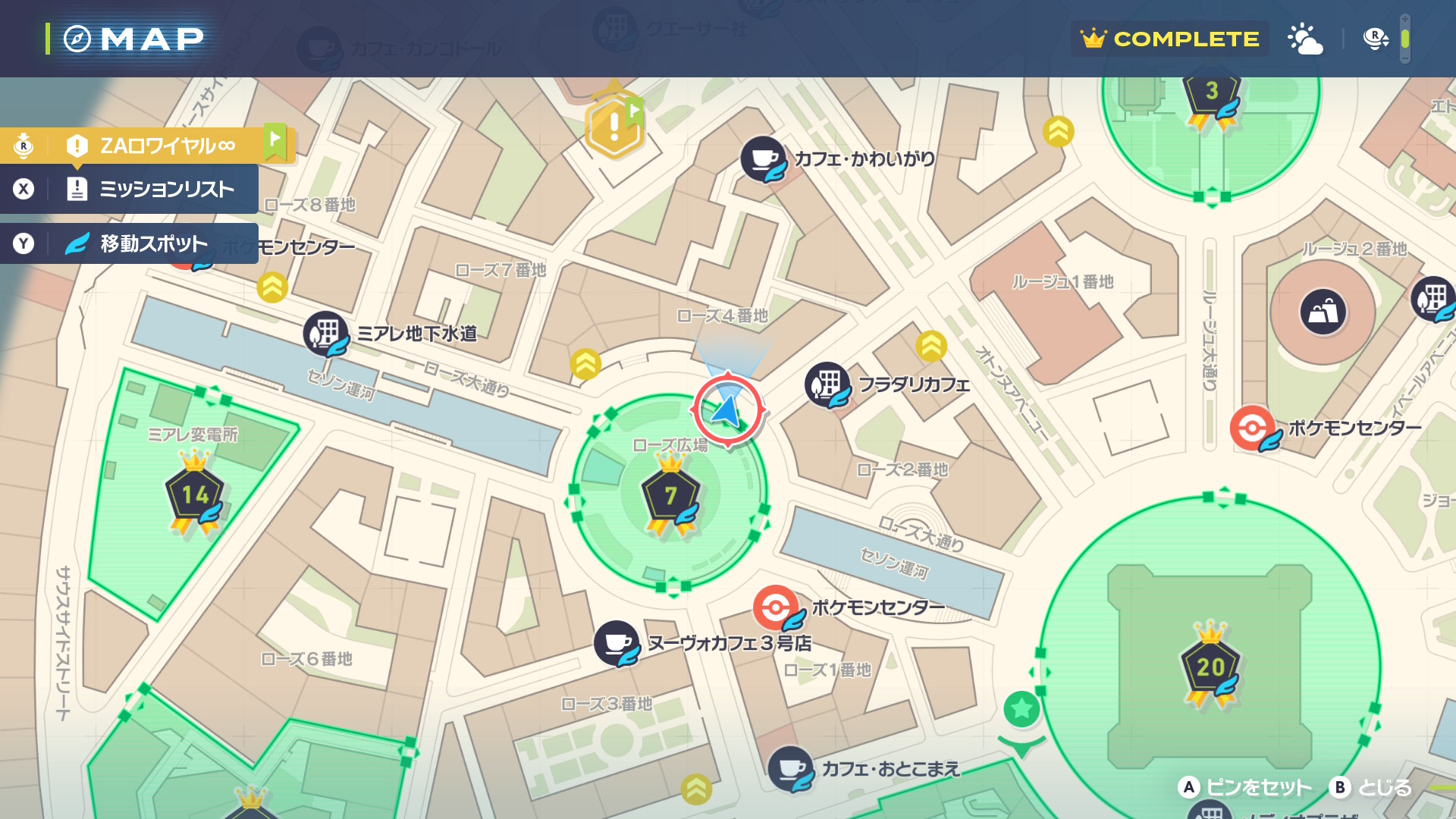Pick the カフェ・おとこまえ cafe marker

pos(791,769)
